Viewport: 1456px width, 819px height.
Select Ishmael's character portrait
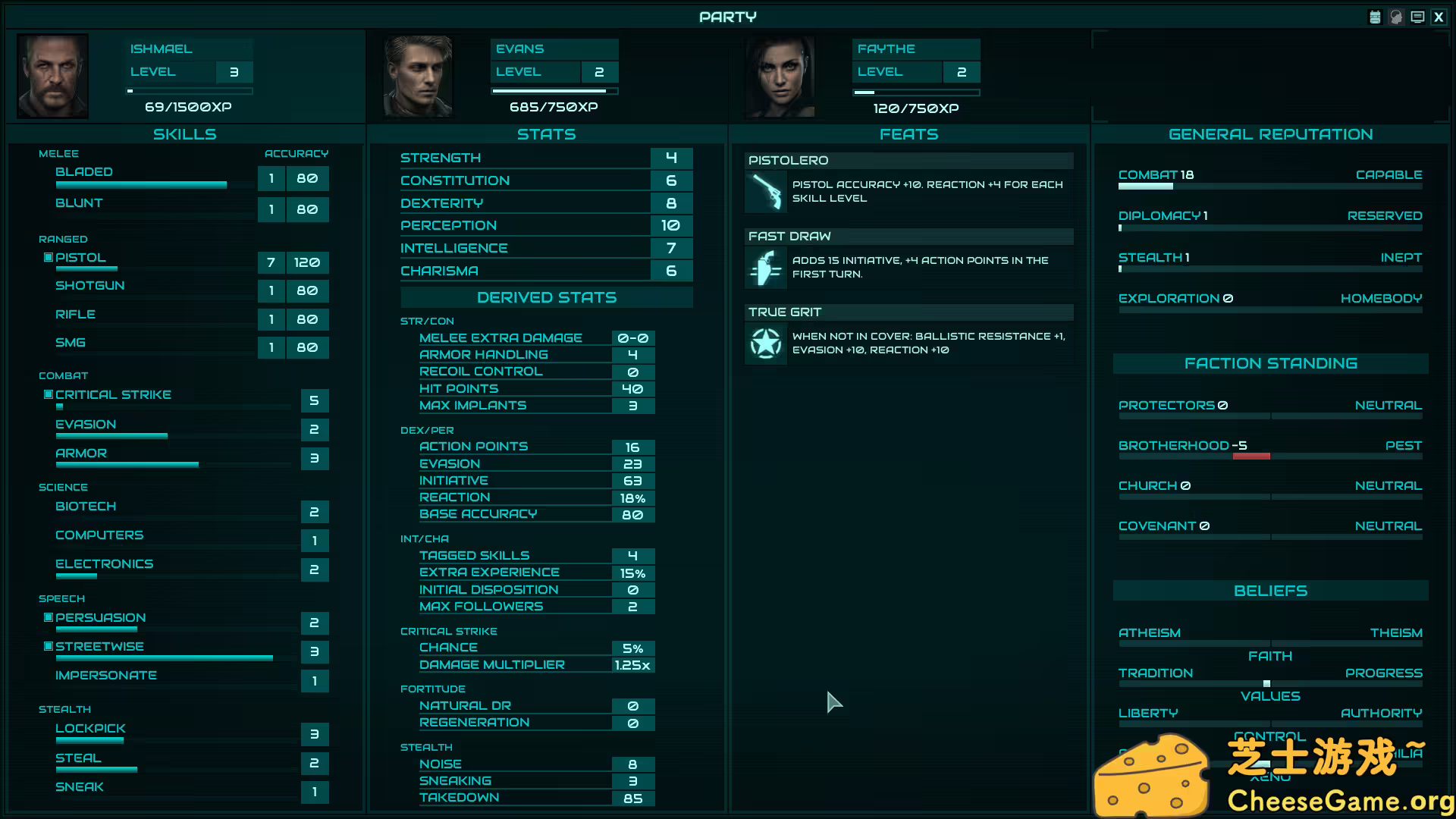click(52, 76)
